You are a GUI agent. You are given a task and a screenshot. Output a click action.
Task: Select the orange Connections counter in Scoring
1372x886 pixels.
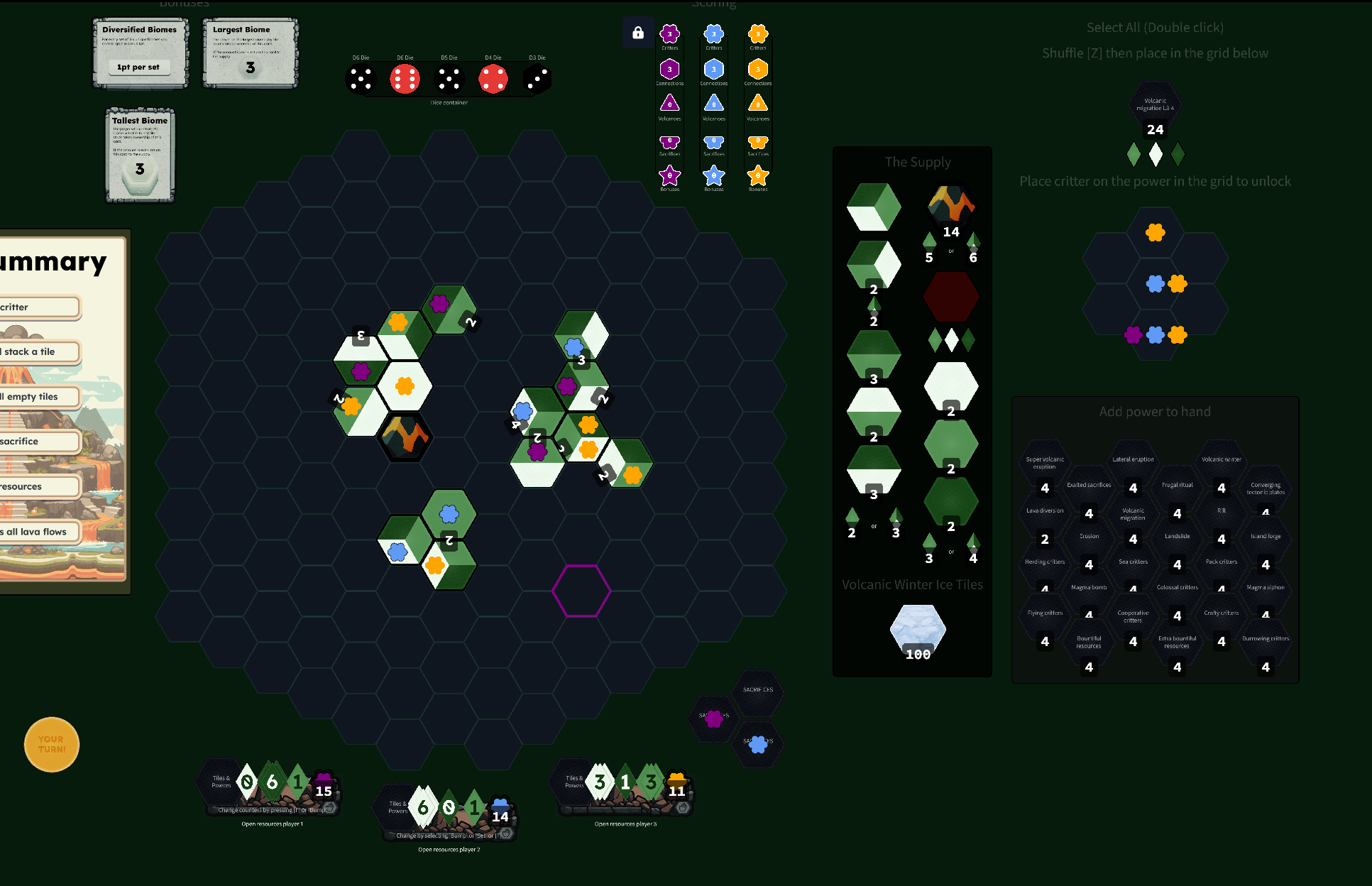point(757,68)
